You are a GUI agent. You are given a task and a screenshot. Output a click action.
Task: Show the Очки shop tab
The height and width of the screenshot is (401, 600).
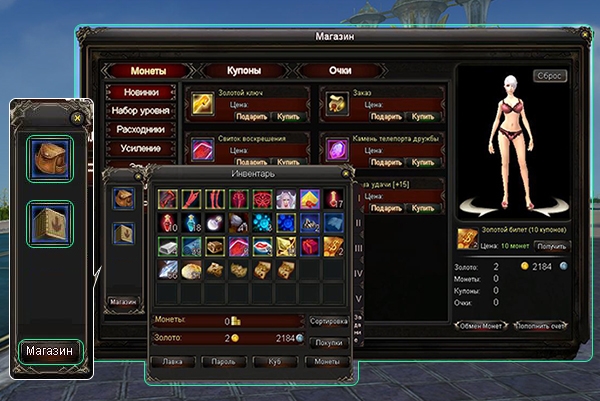click(340, 71)
